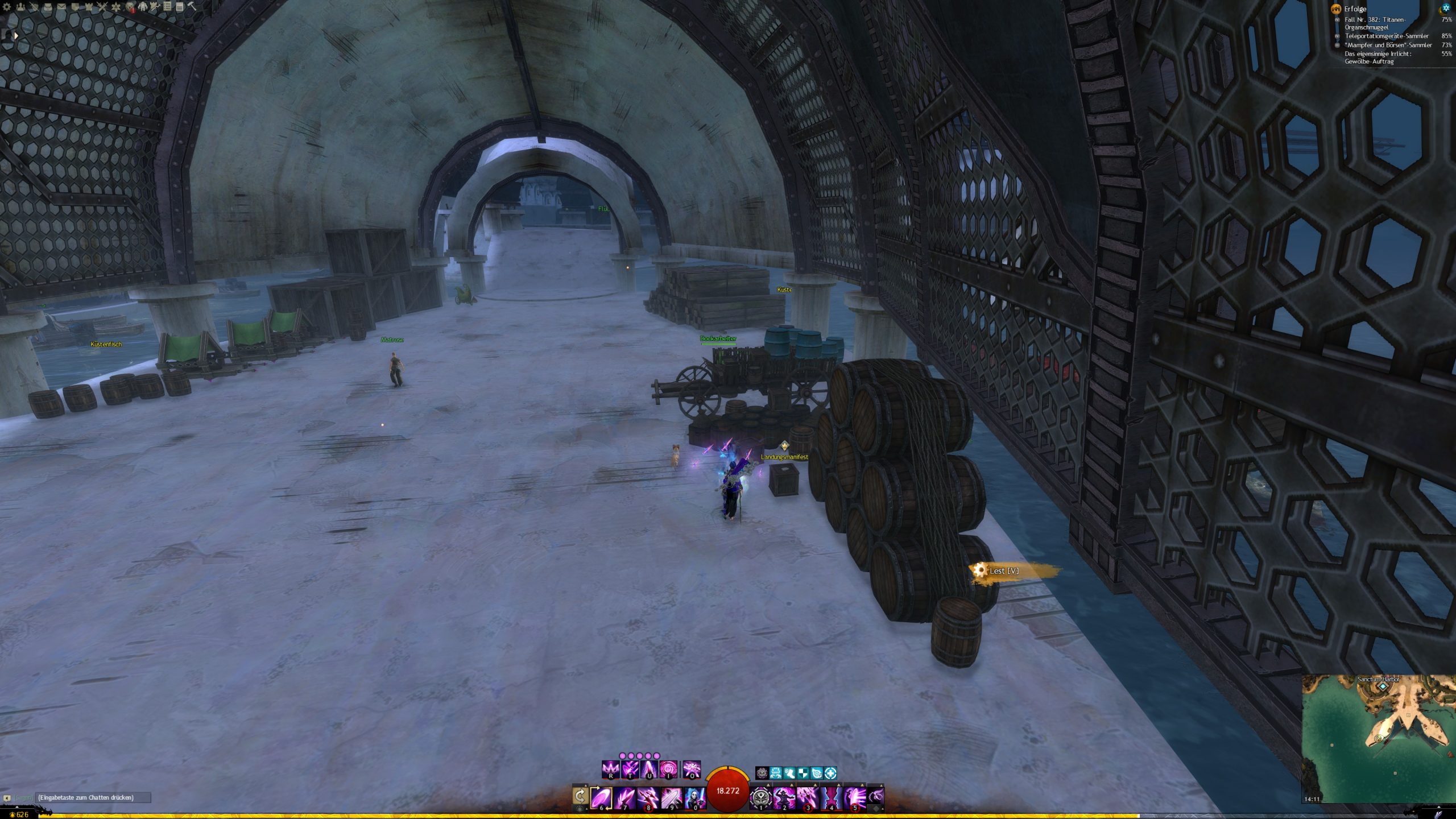Open the hammer icon in the top menu bar
Image resolution: width=1456 pixels, height=819 pixels.
pos(192,6)
